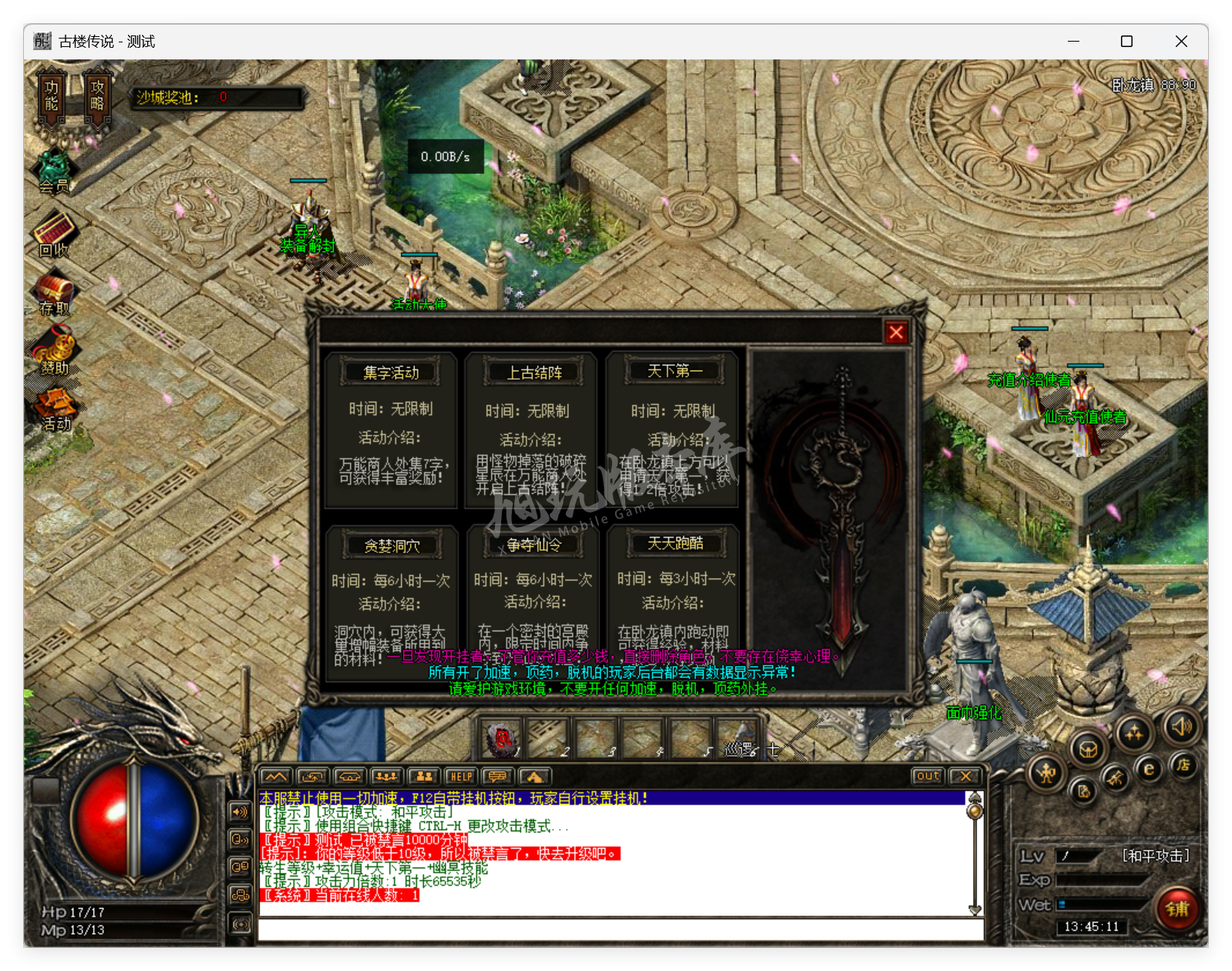Image resolution: width=1232 pixels, height=971 pixels.
Task: Close the events dialog with red X
Action: click(896, 331)
